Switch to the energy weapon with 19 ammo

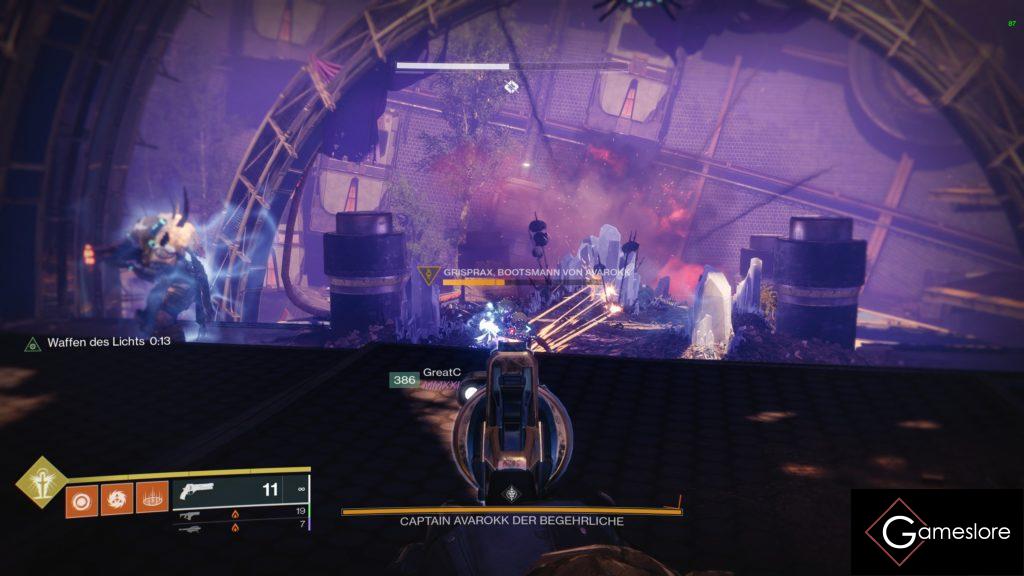240,511
